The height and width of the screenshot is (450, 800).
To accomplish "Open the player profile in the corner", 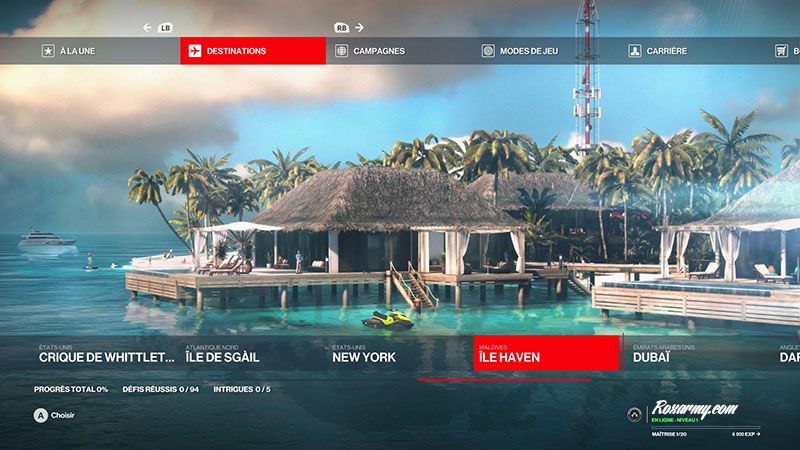I will click(x=694, y=415).
